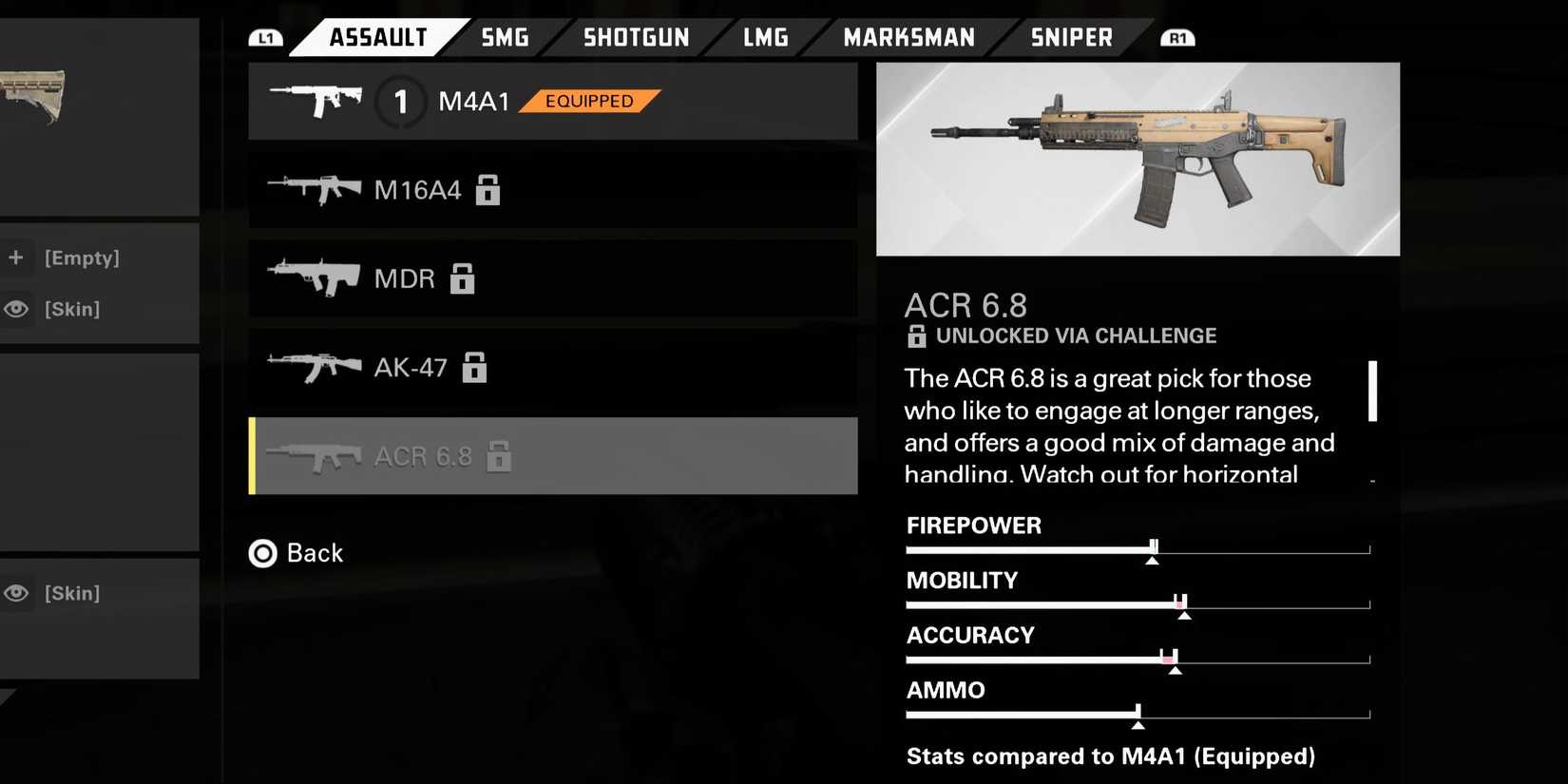Image resolution: width=1568 pixels, height=784 pixels.
Task: Go back using the Back button
Action: point(296,553)
